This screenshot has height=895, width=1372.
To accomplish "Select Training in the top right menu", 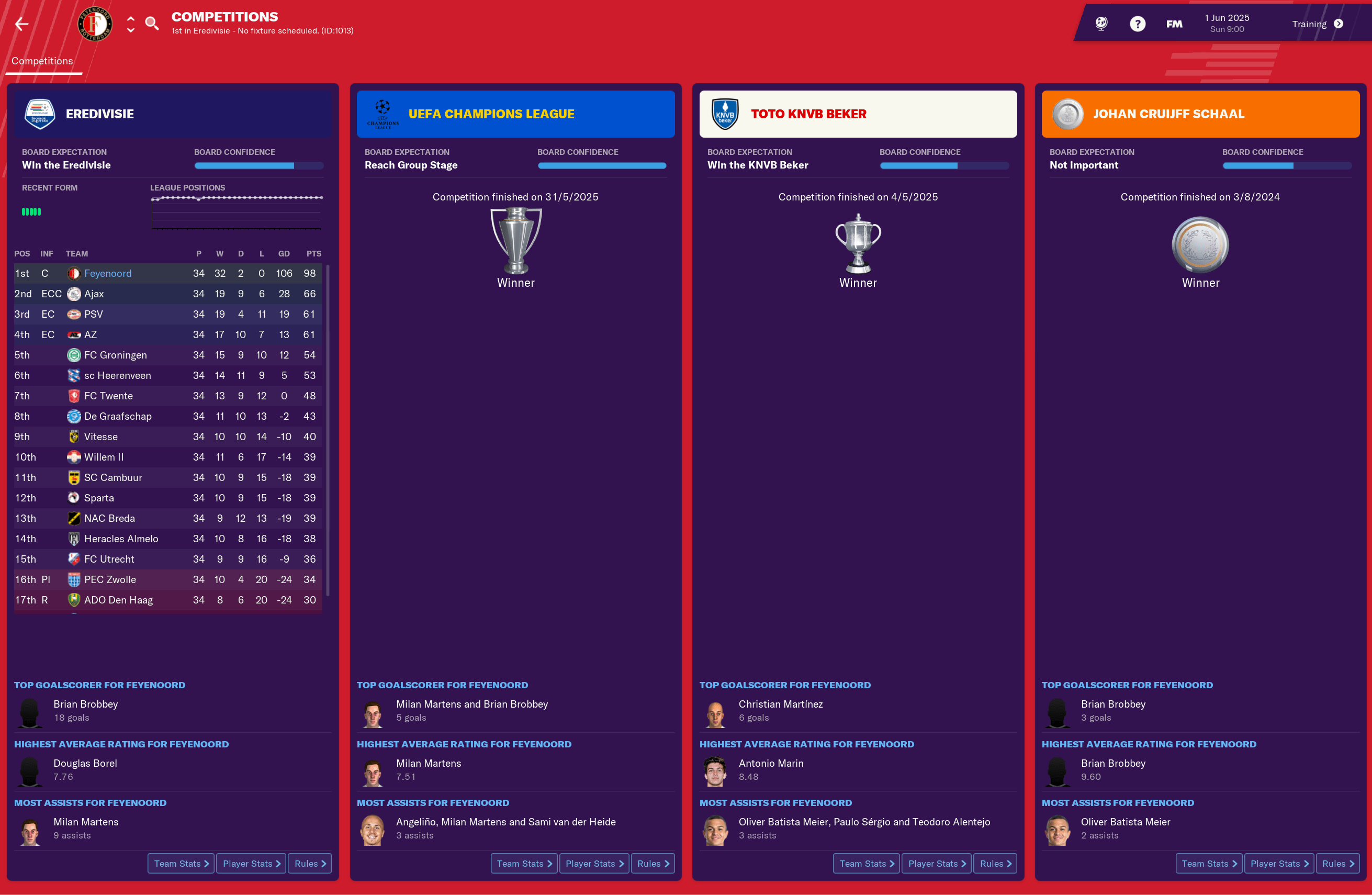I will point(1310,24).
